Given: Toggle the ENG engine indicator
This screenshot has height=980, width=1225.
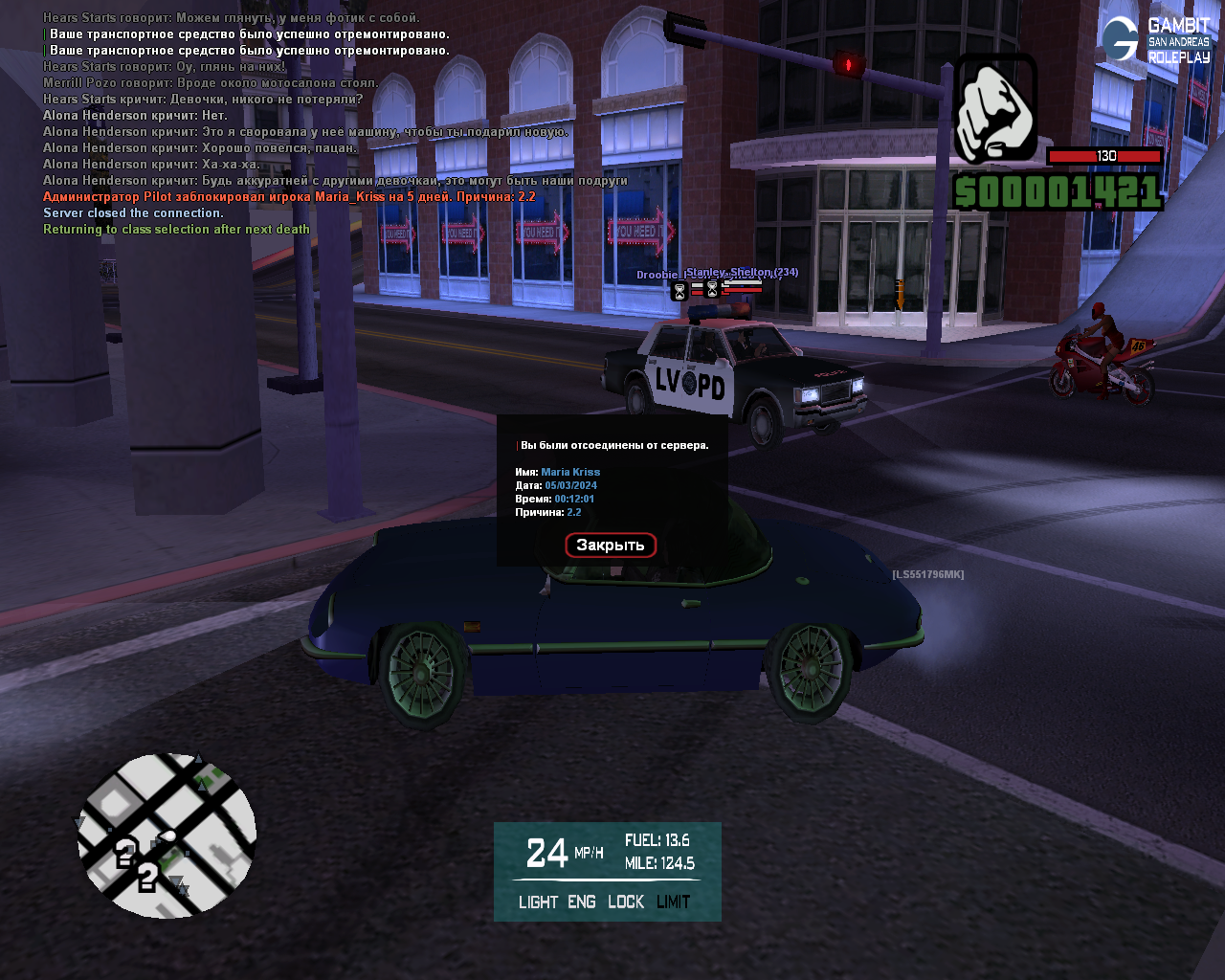Looking at the screenshot, I should (582, 902).
